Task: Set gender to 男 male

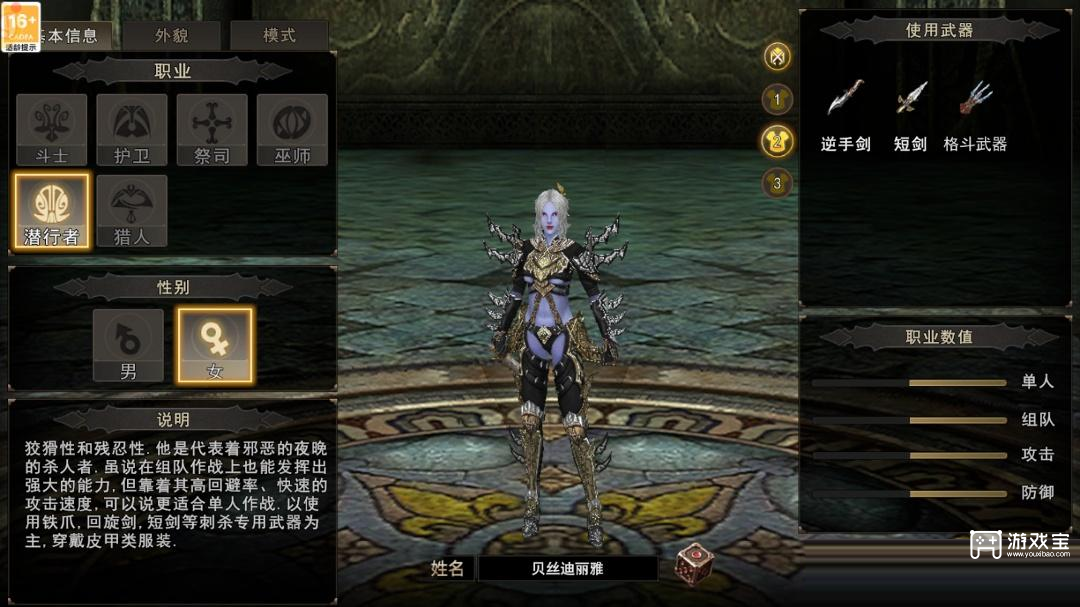Action: 128,345
